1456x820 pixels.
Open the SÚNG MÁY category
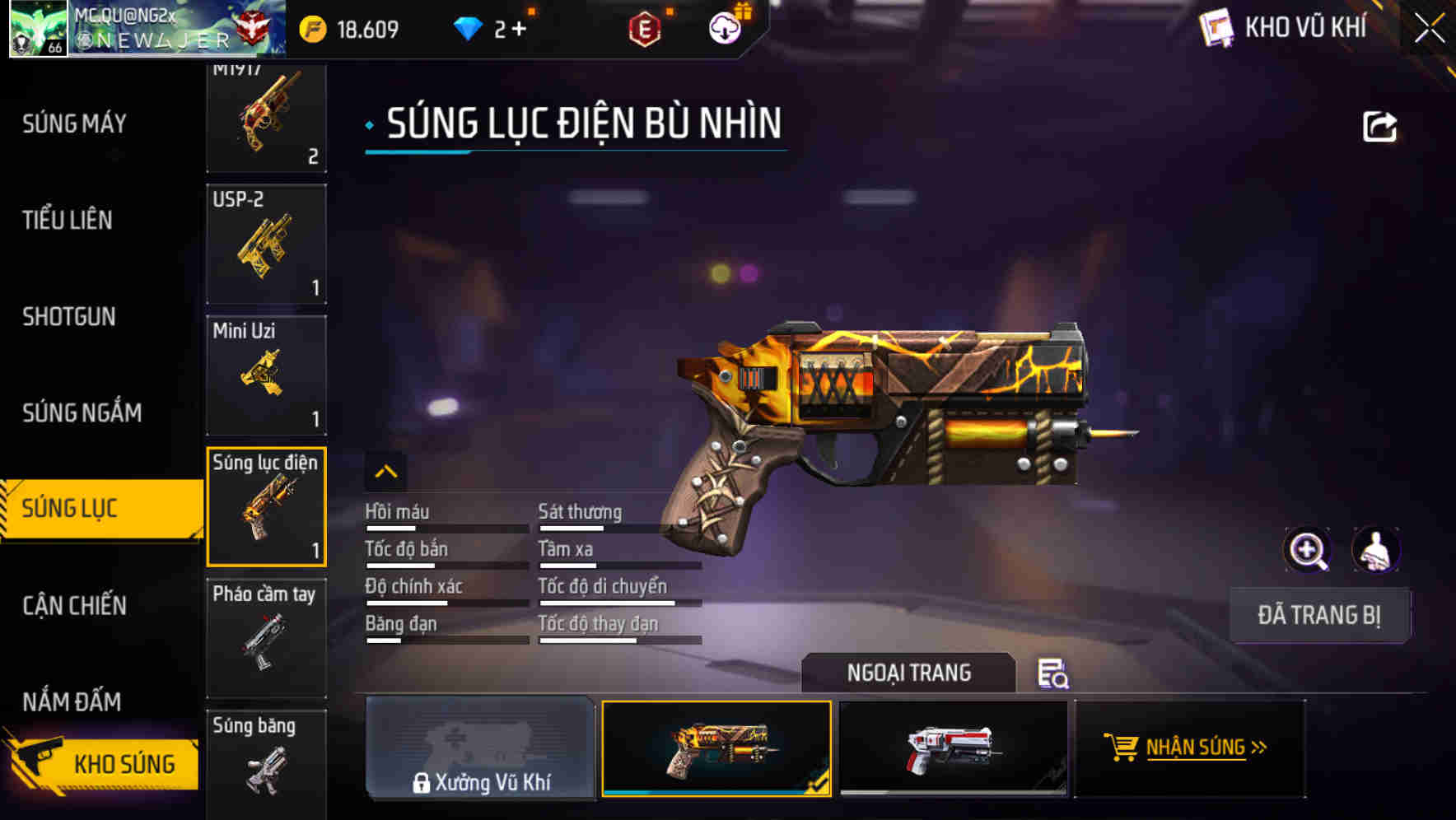coord(73,123)
